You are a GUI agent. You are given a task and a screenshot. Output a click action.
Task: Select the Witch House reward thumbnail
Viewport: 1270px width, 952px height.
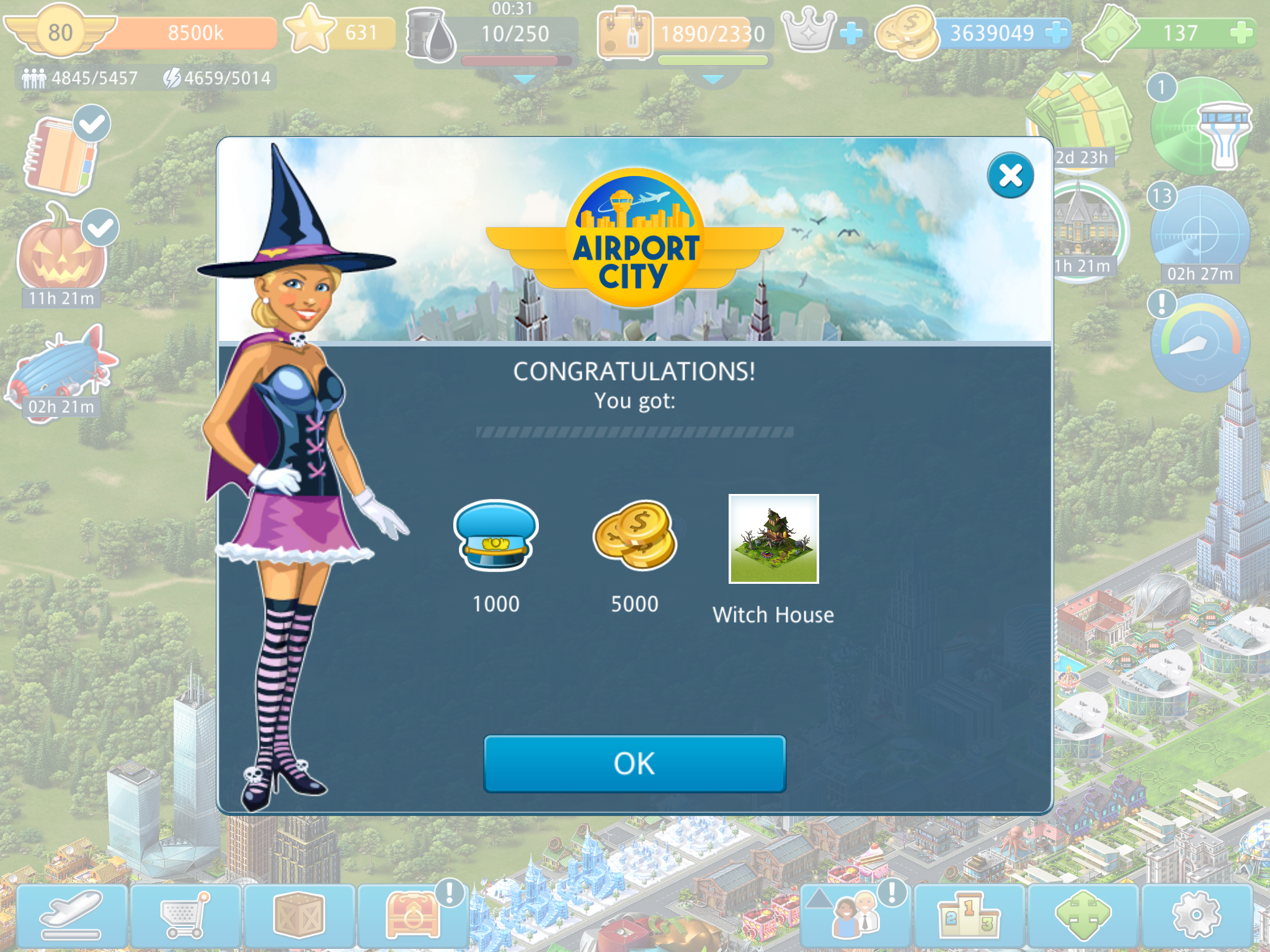(773, 539)
